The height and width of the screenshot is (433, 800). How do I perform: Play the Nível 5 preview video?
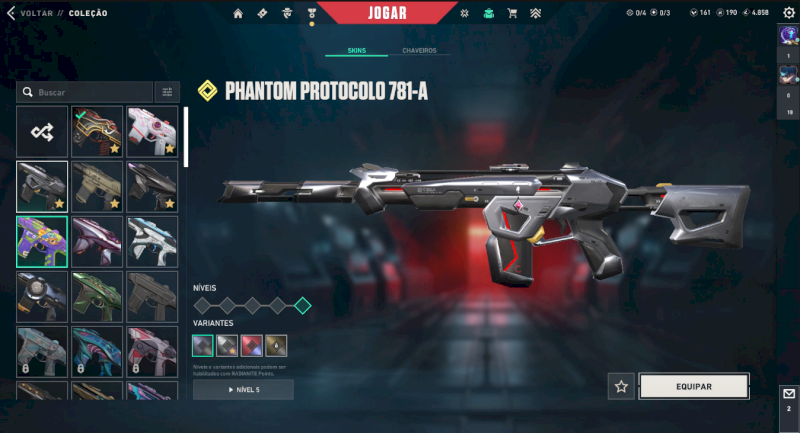pos(243,389)
